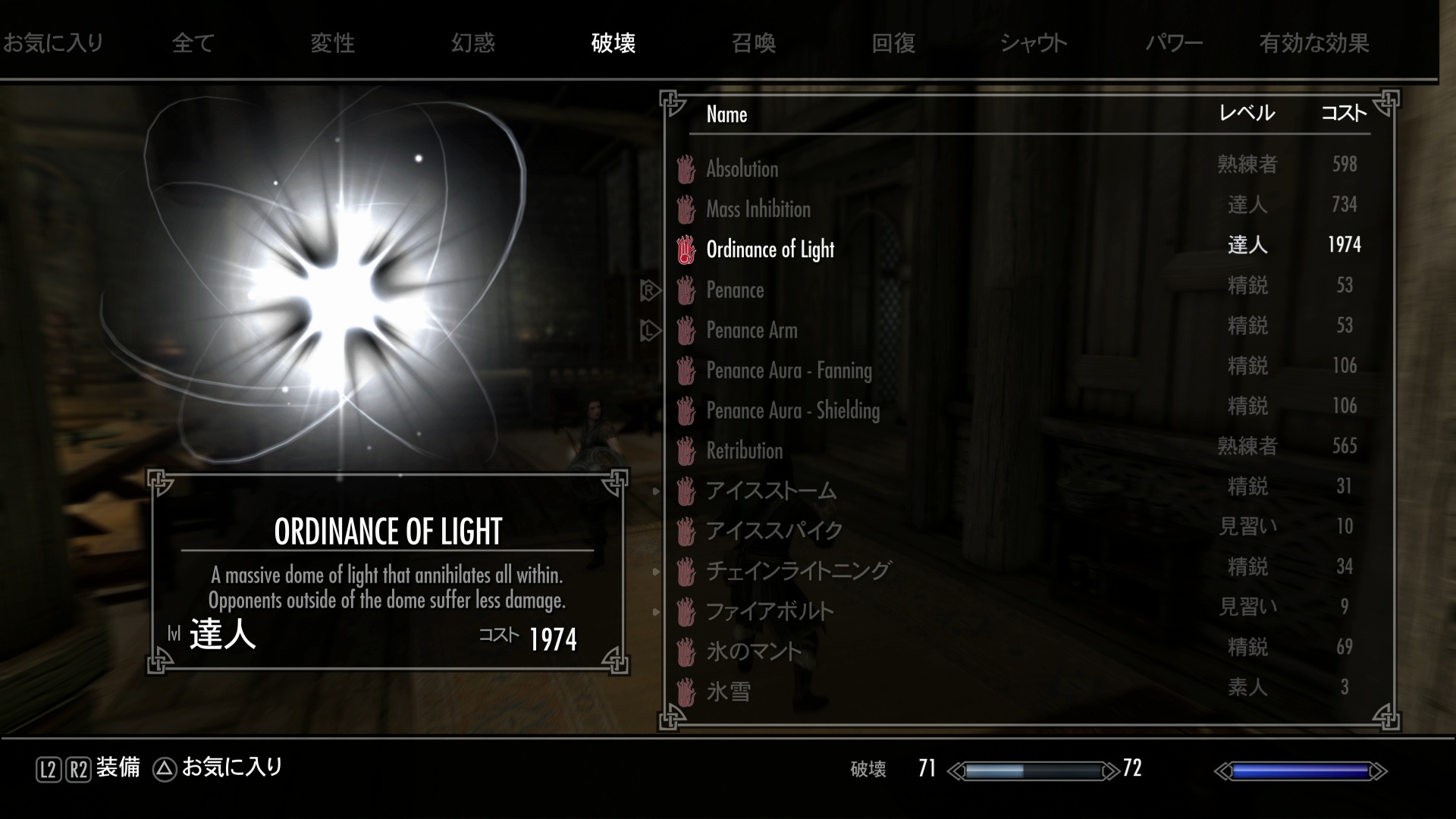Choose the 召喚 conjuration tab

click(753, 43)
